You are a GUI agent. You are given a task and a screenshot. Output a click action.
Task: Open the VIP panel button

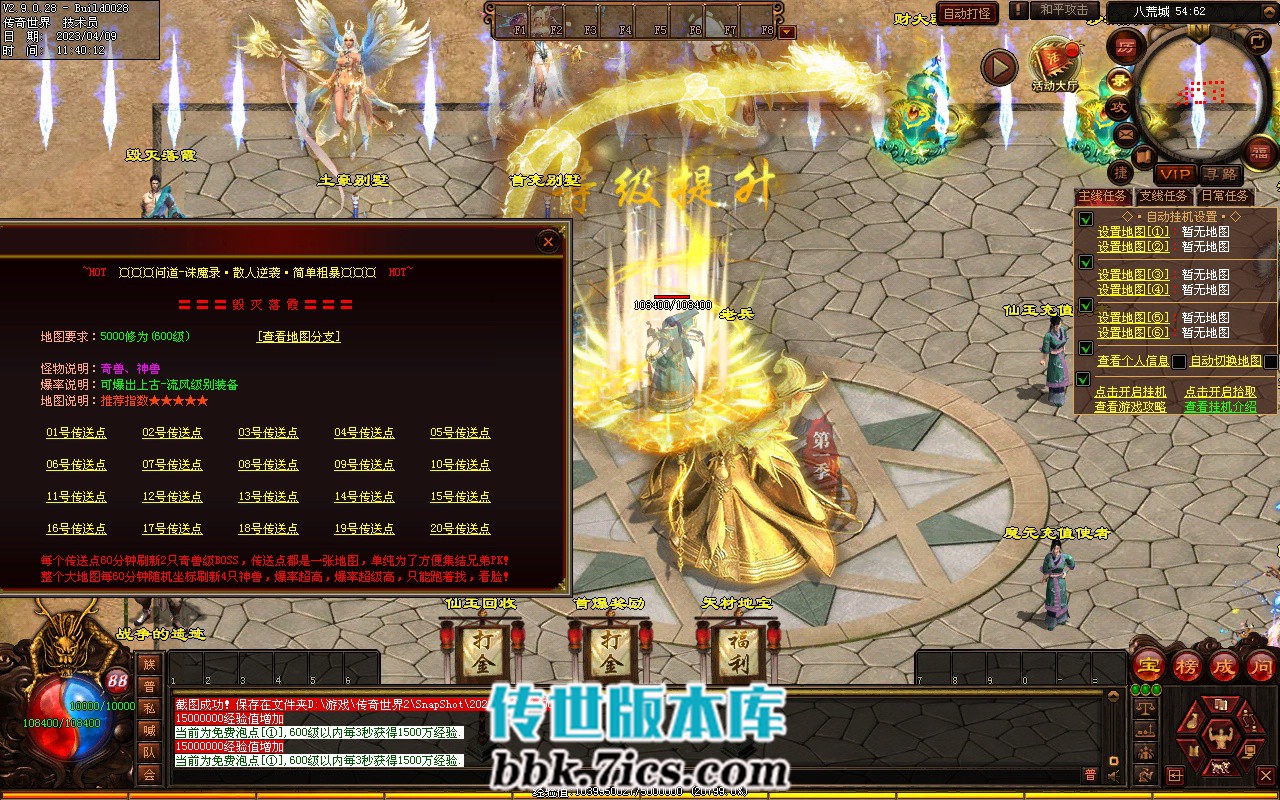tap(1175, 174)
